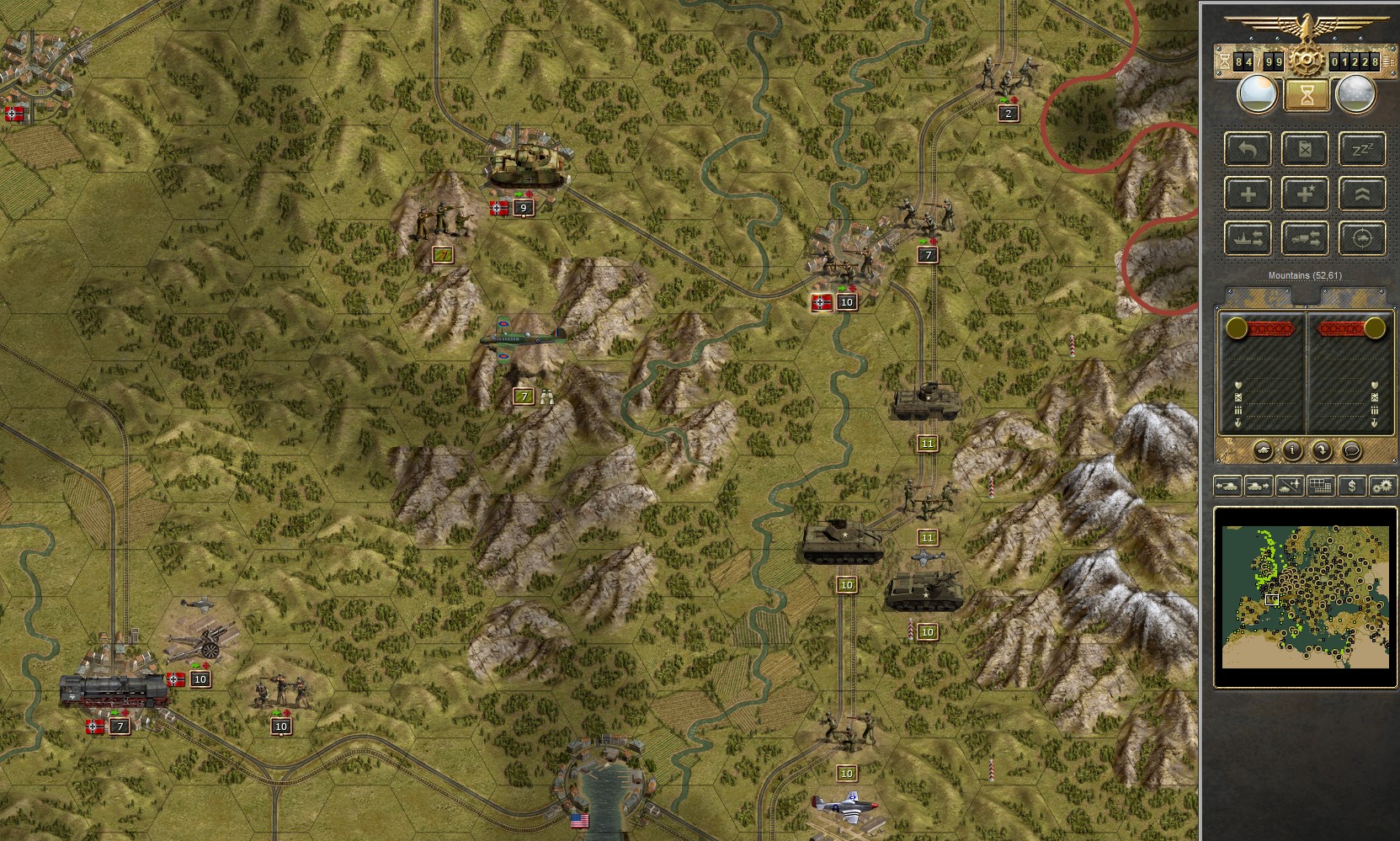The image size is (1400, 841).
Task: Embark the unit onto sea transport
Action: [x=1248, y=238]
